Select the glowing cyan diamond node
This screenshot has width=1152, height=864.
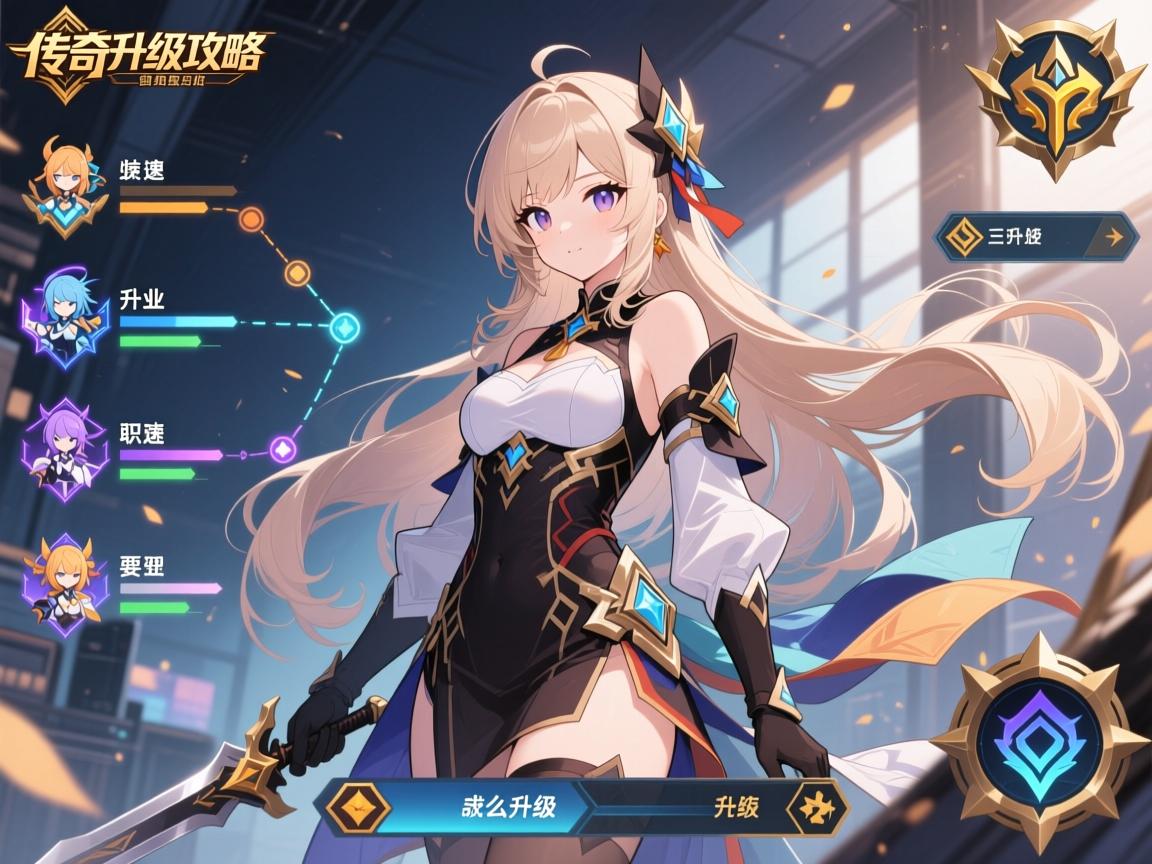click(x=344, y=325)
